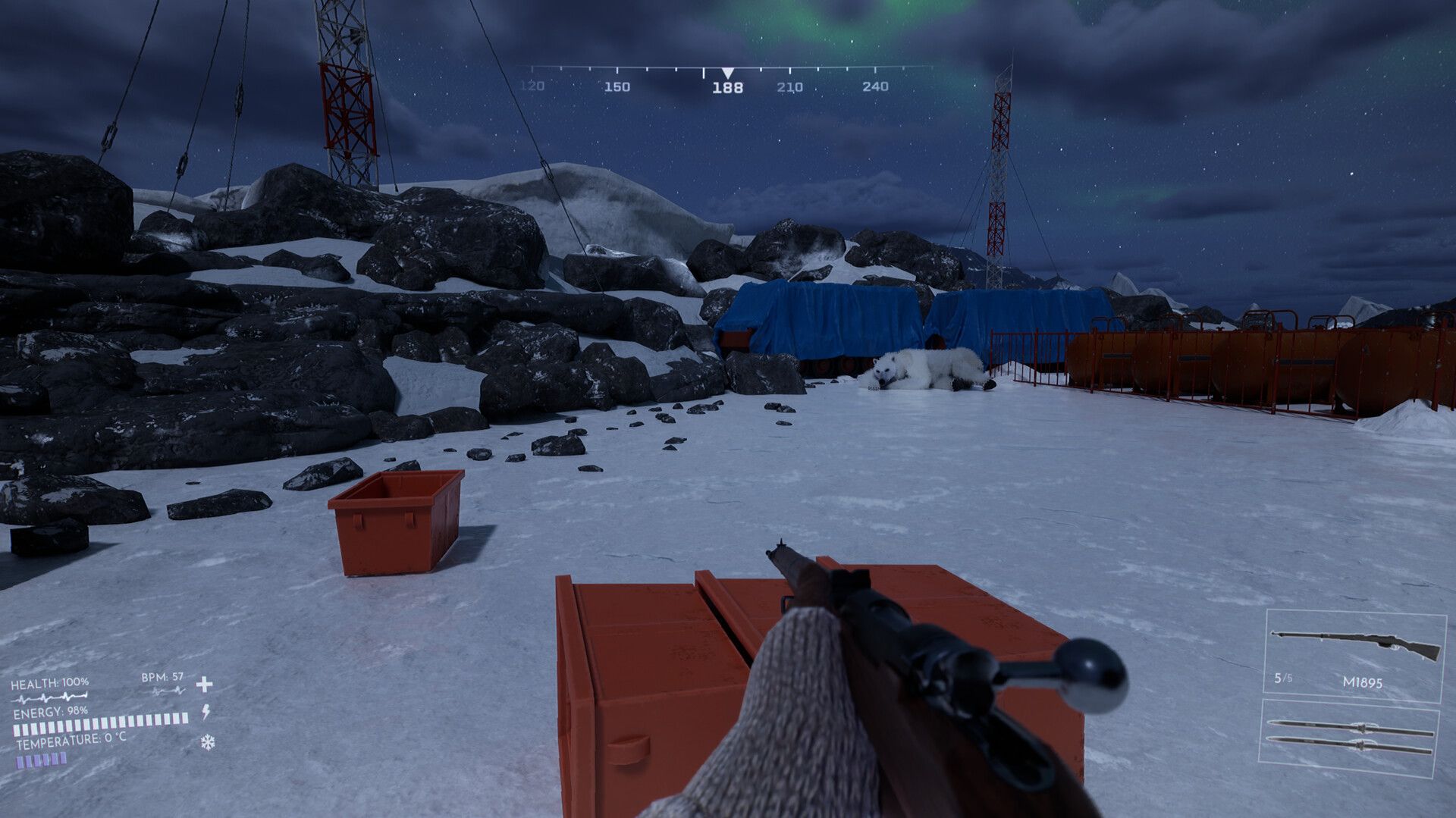Click the temperature snowflake icon
This screenshot has width=1456, height=818.
(207, 742)
